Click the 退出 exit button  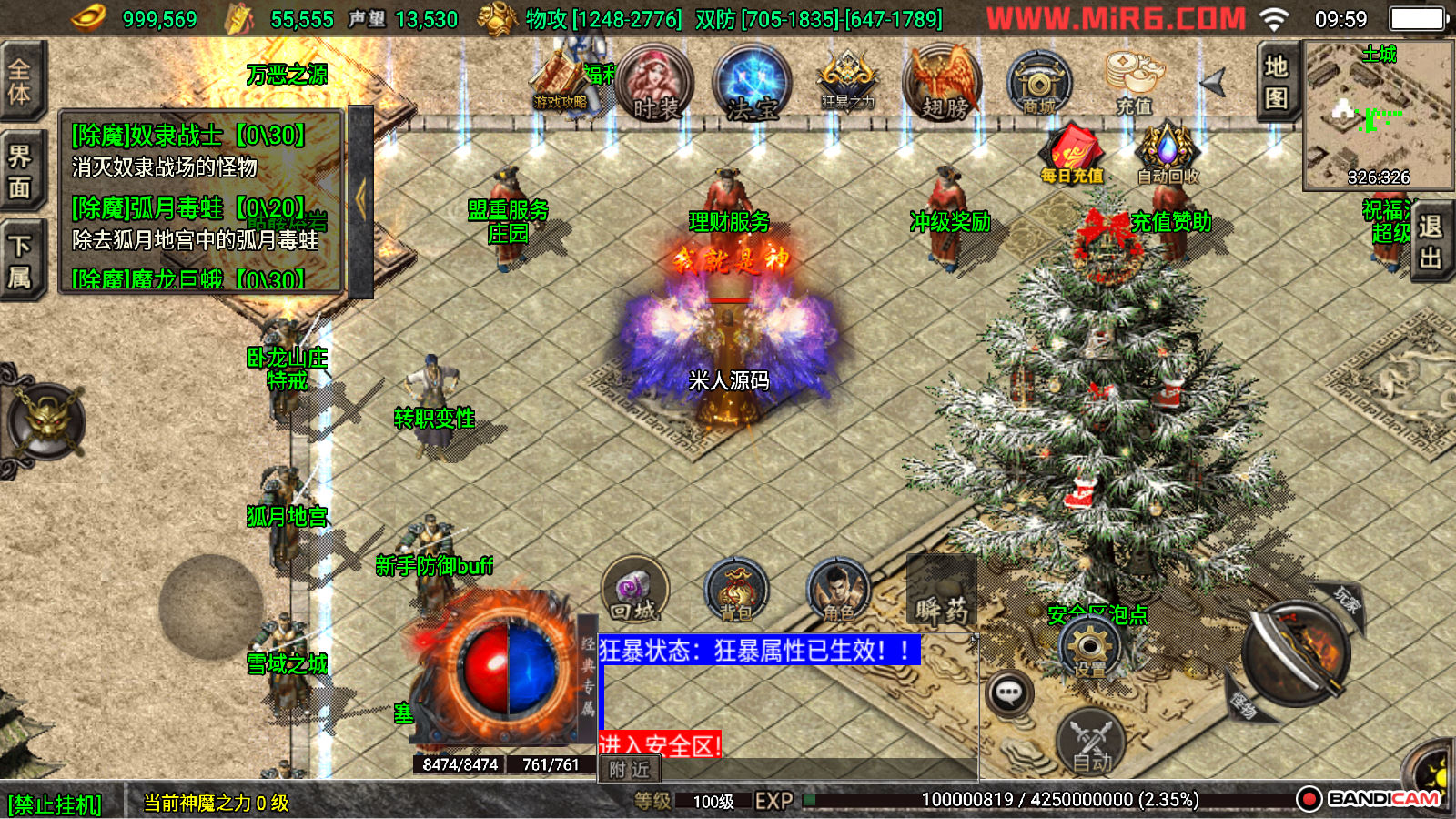pyautogui.click(x=1431, y=241)
